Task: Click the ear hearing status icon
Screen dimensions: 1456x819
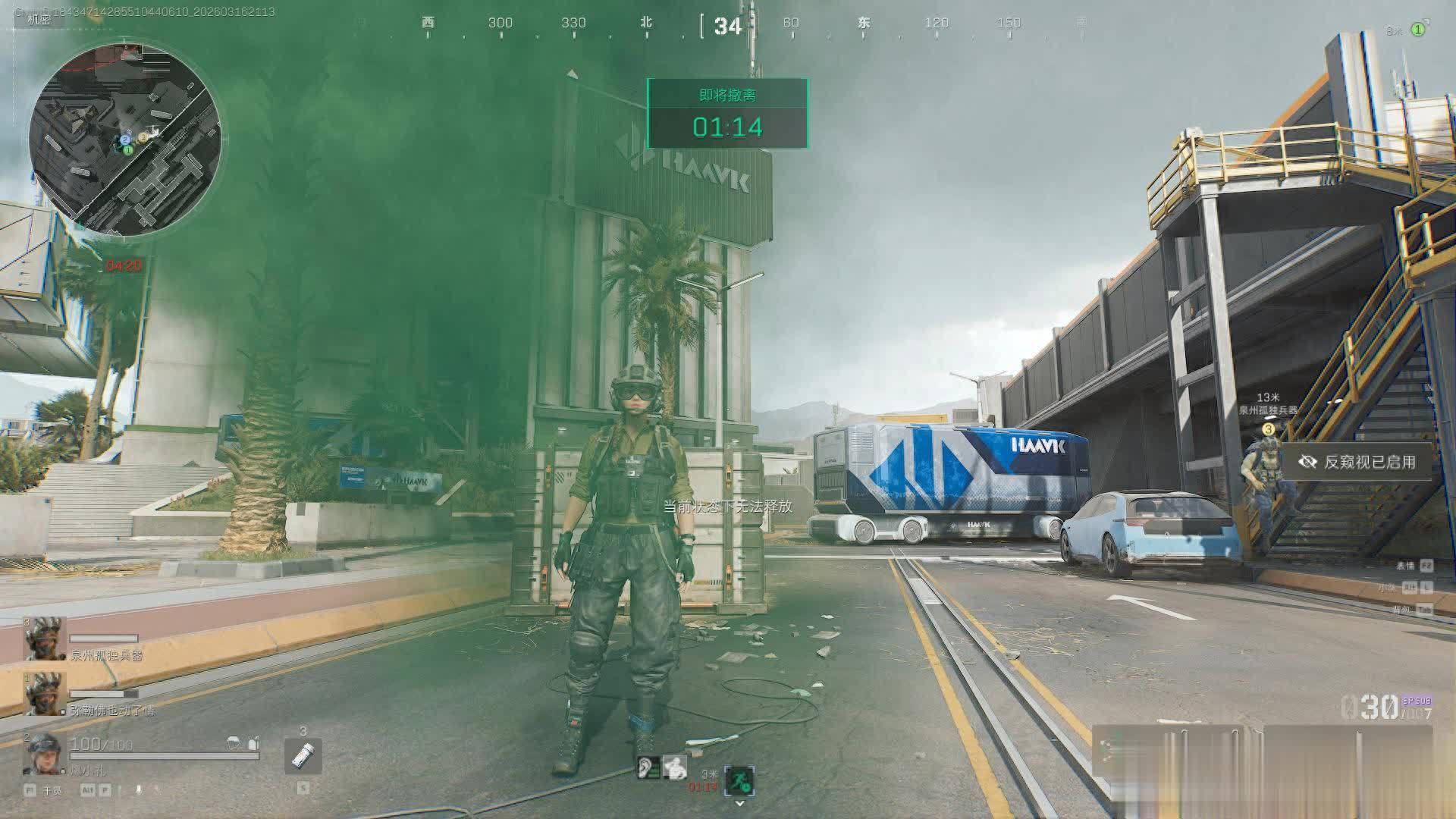Action: (648, 768)
